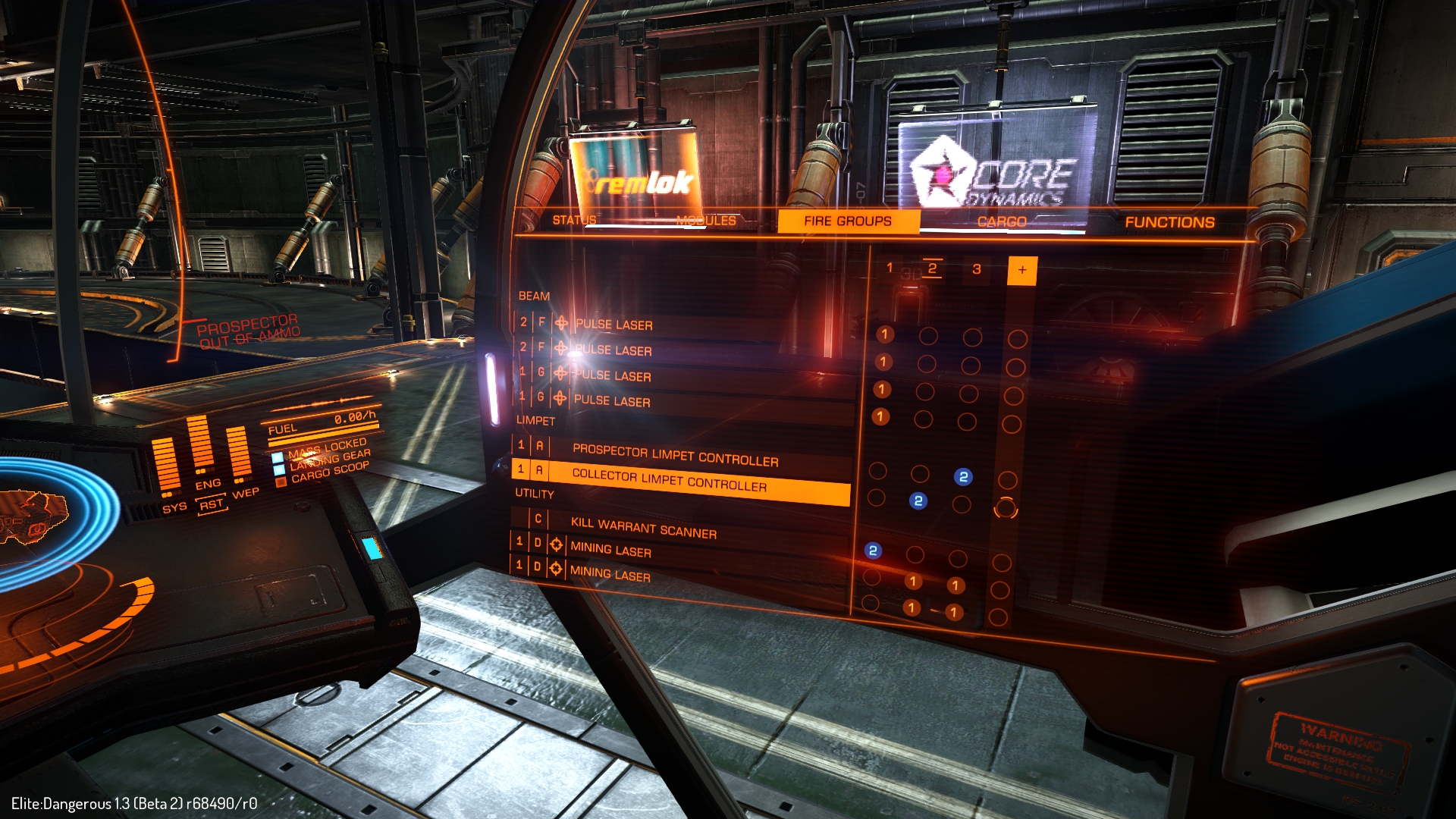
Task: Show the Cargo tab
Action: pyautogui.click(x=1001, y=222)
